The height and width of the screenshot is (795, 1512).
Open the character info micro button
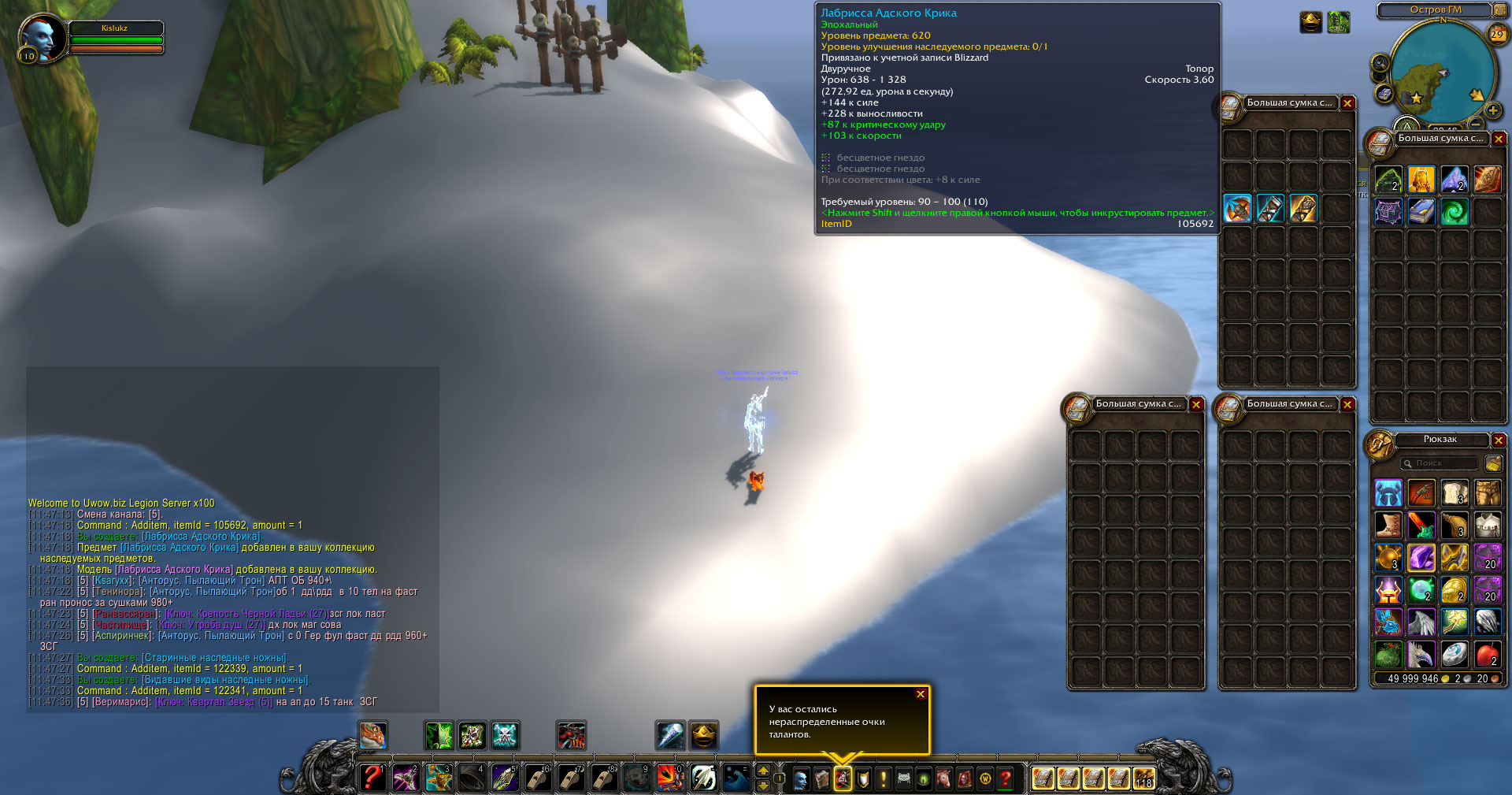[x=801, y=779]
